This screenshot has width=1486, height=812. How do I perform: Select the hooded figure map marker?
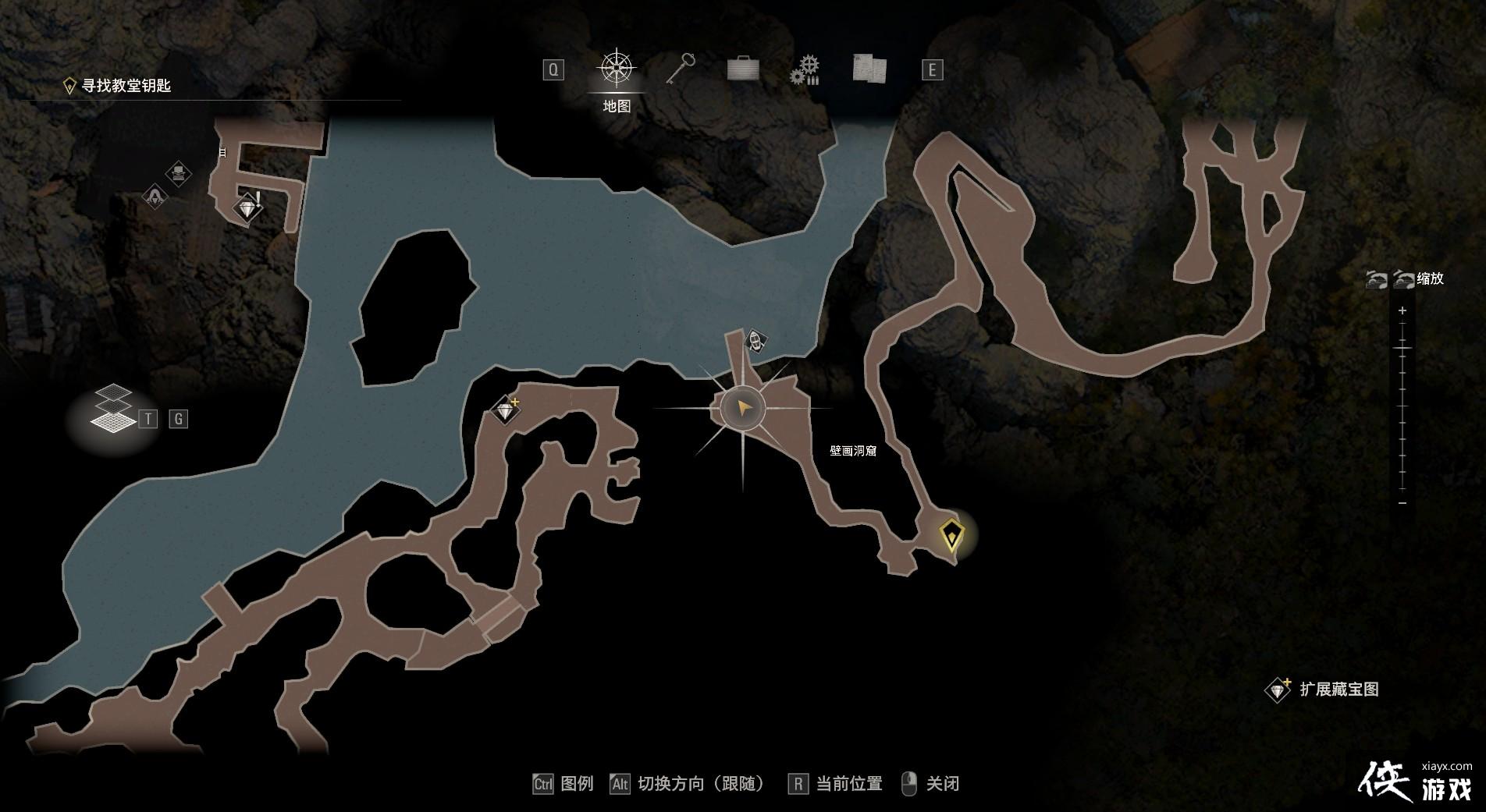[155, 195]
